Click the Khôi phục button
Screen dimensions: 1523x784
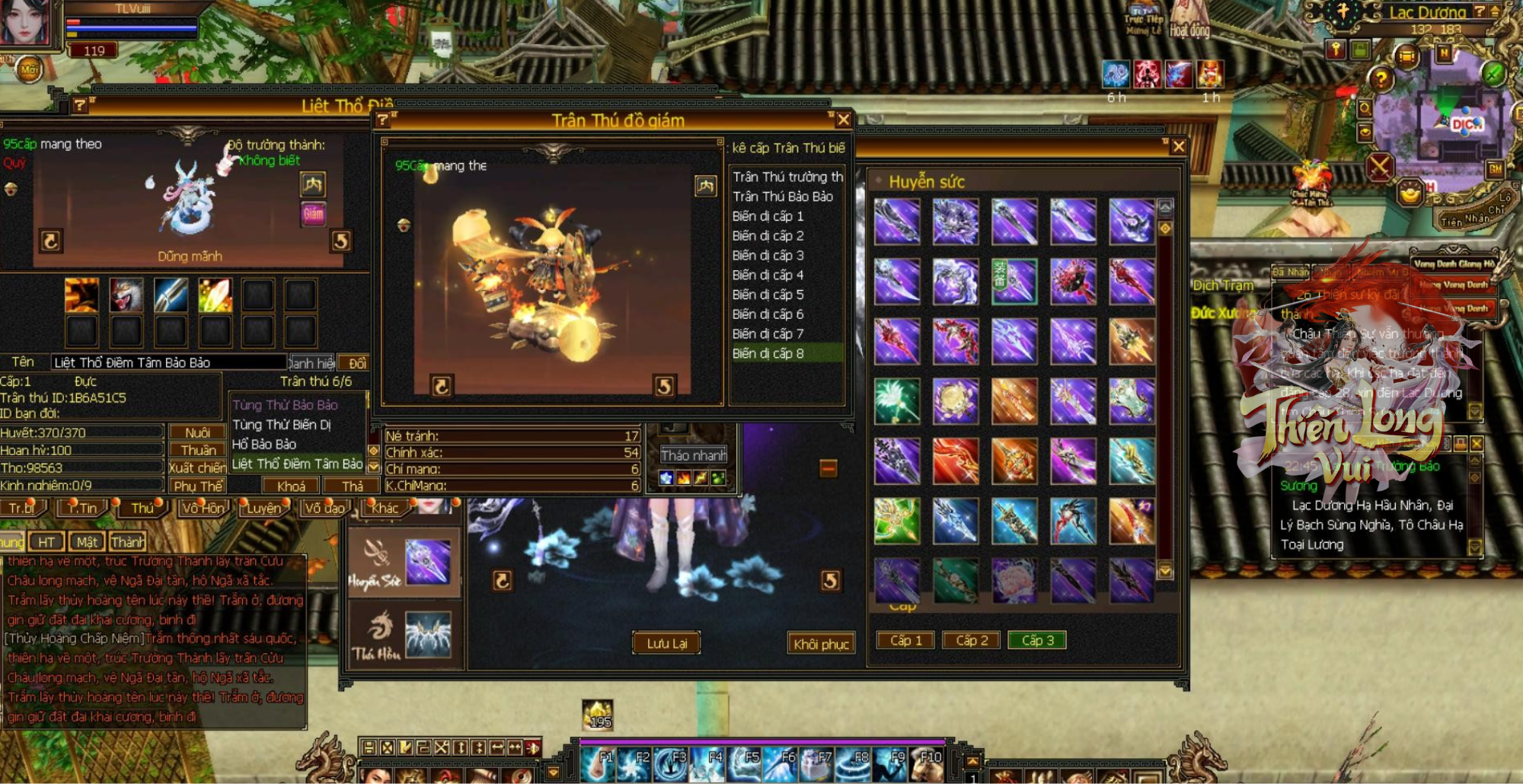(821, 644)
